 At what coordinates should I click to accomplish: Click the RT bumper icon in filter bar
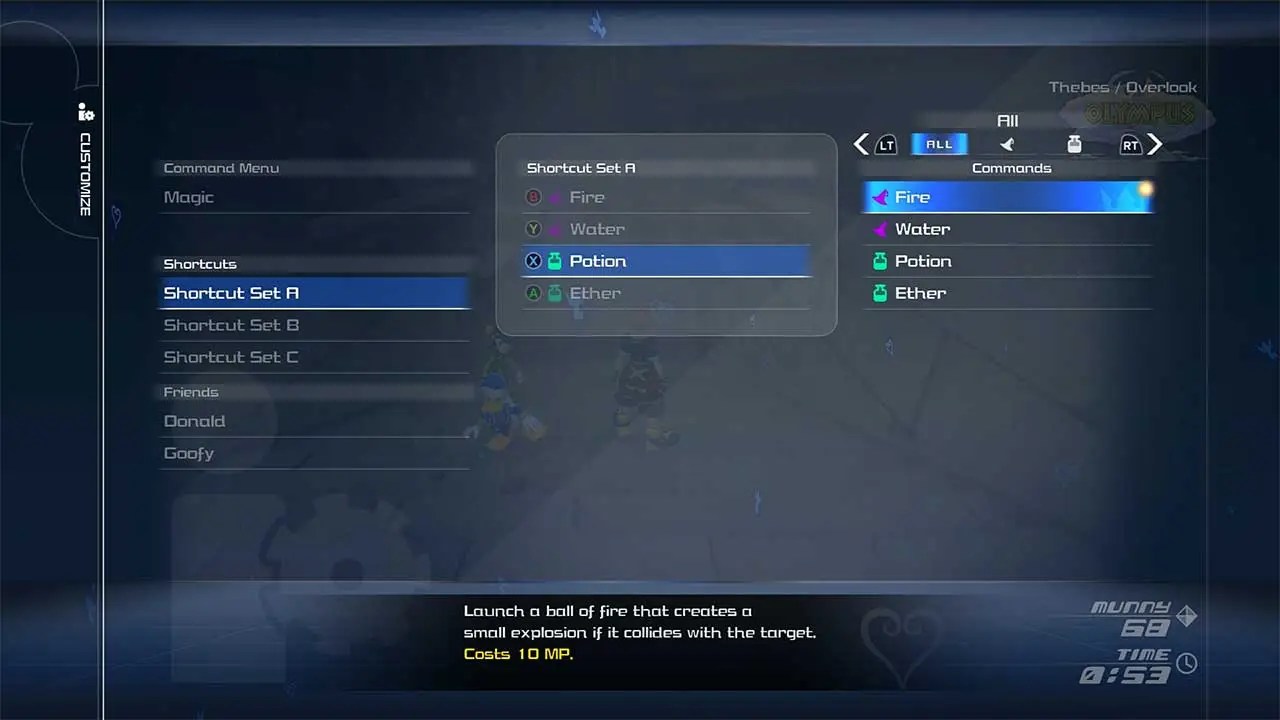click(1129, 145)
